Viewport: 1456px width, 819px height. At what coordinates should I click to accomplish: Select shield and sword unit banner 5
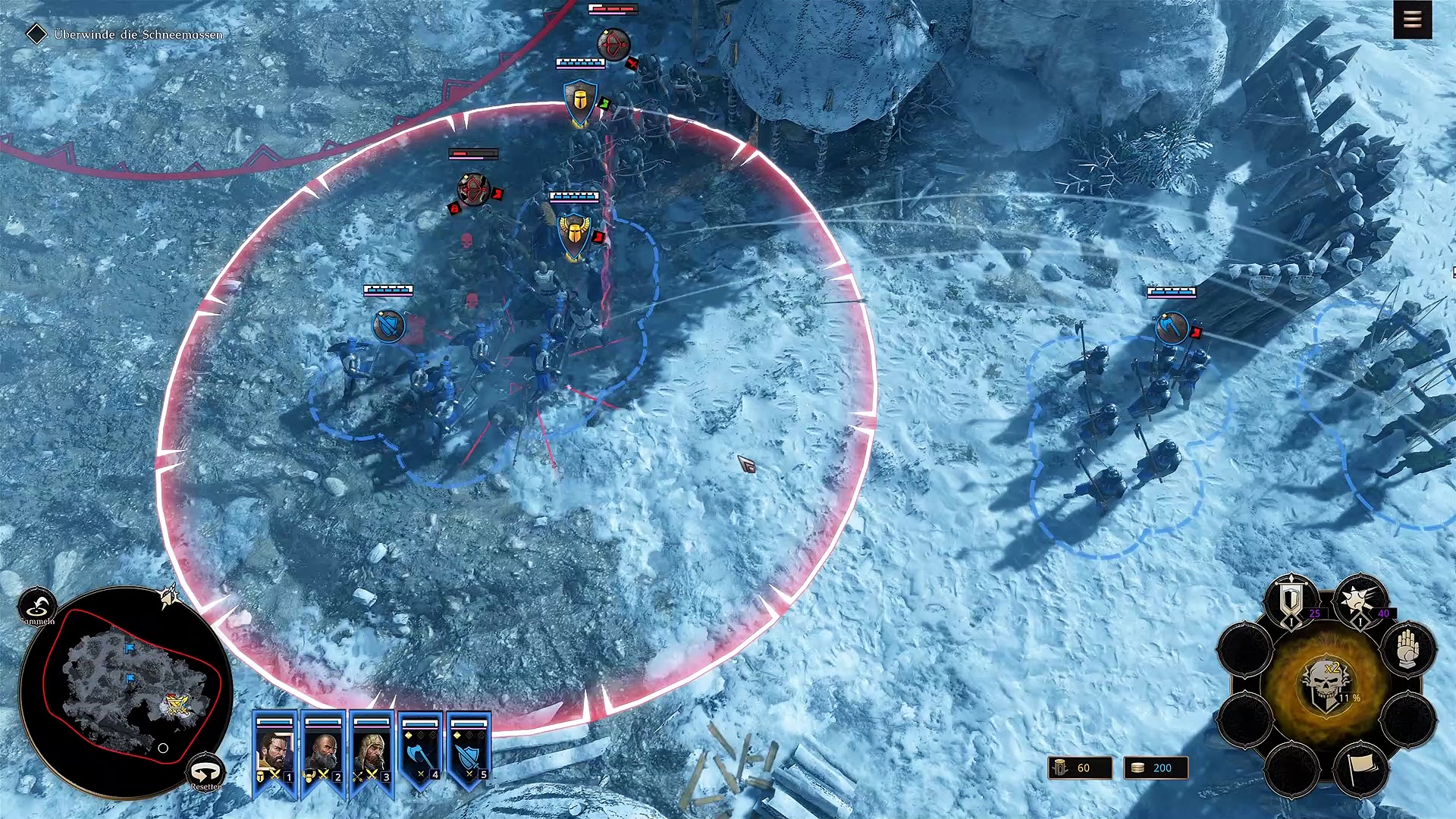469,752
